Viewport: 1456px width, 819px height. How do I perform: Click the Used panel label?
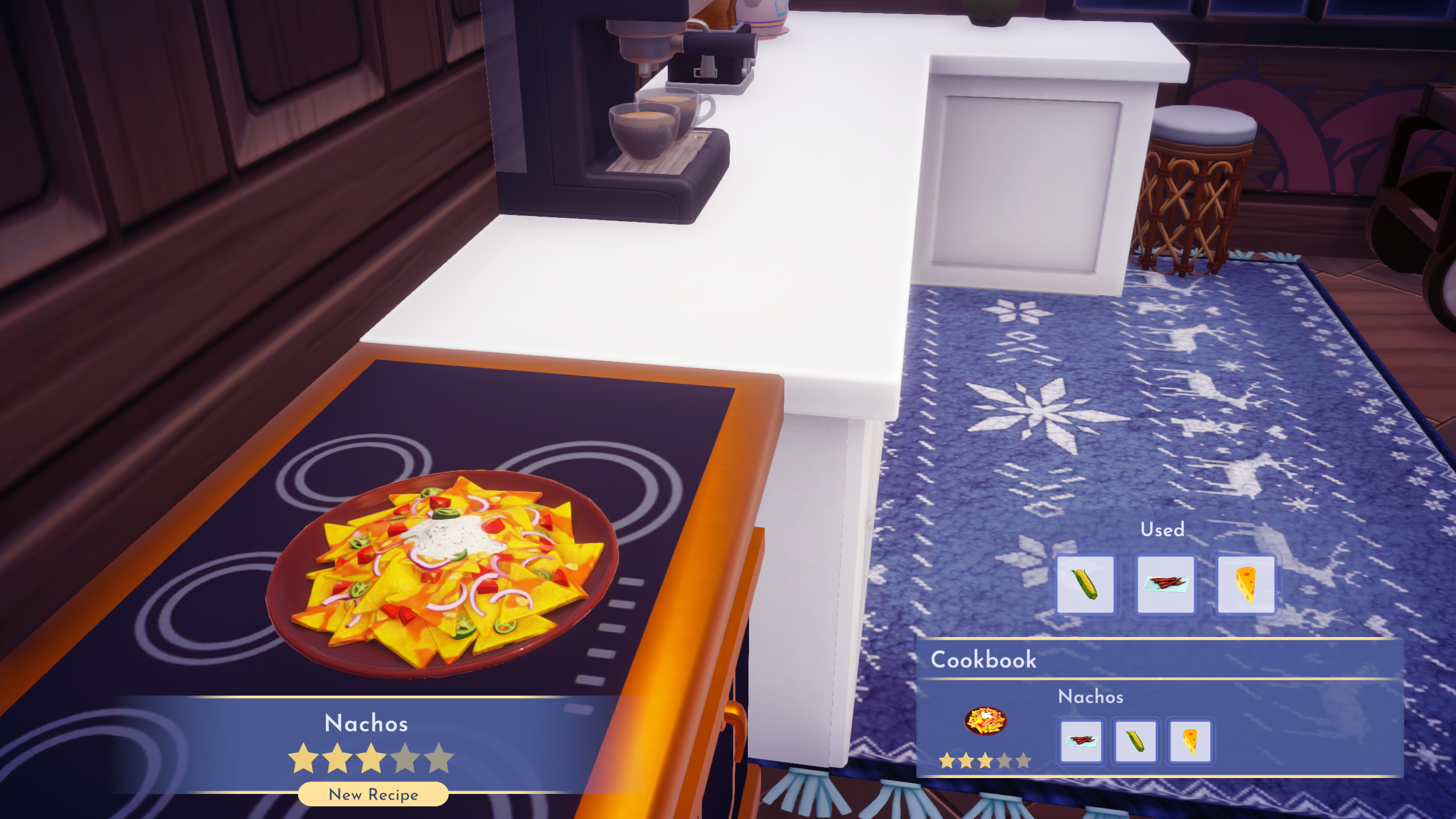click(x=1162, y=530)
